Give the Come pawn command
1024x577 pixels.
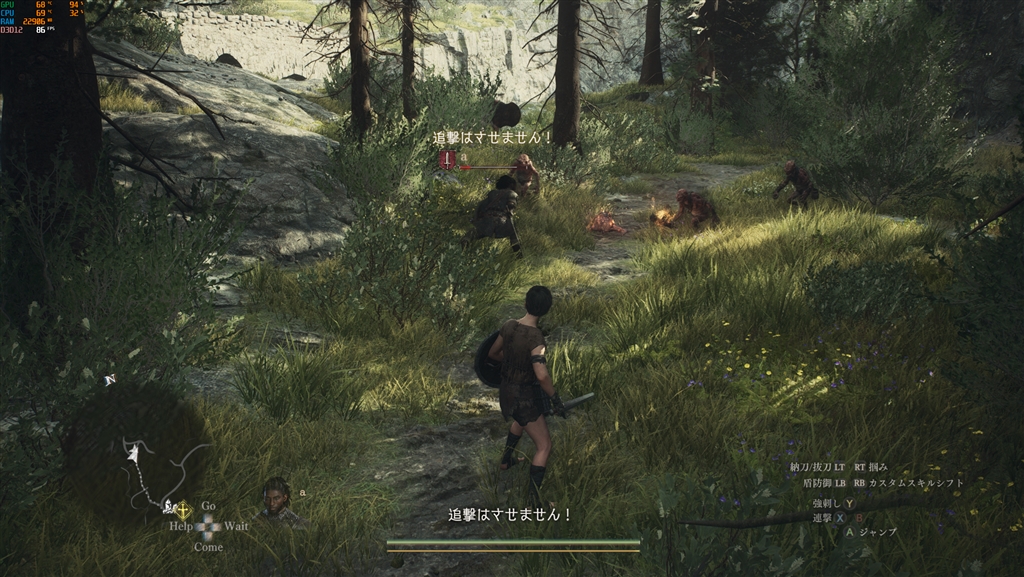[x=208, y=547]
